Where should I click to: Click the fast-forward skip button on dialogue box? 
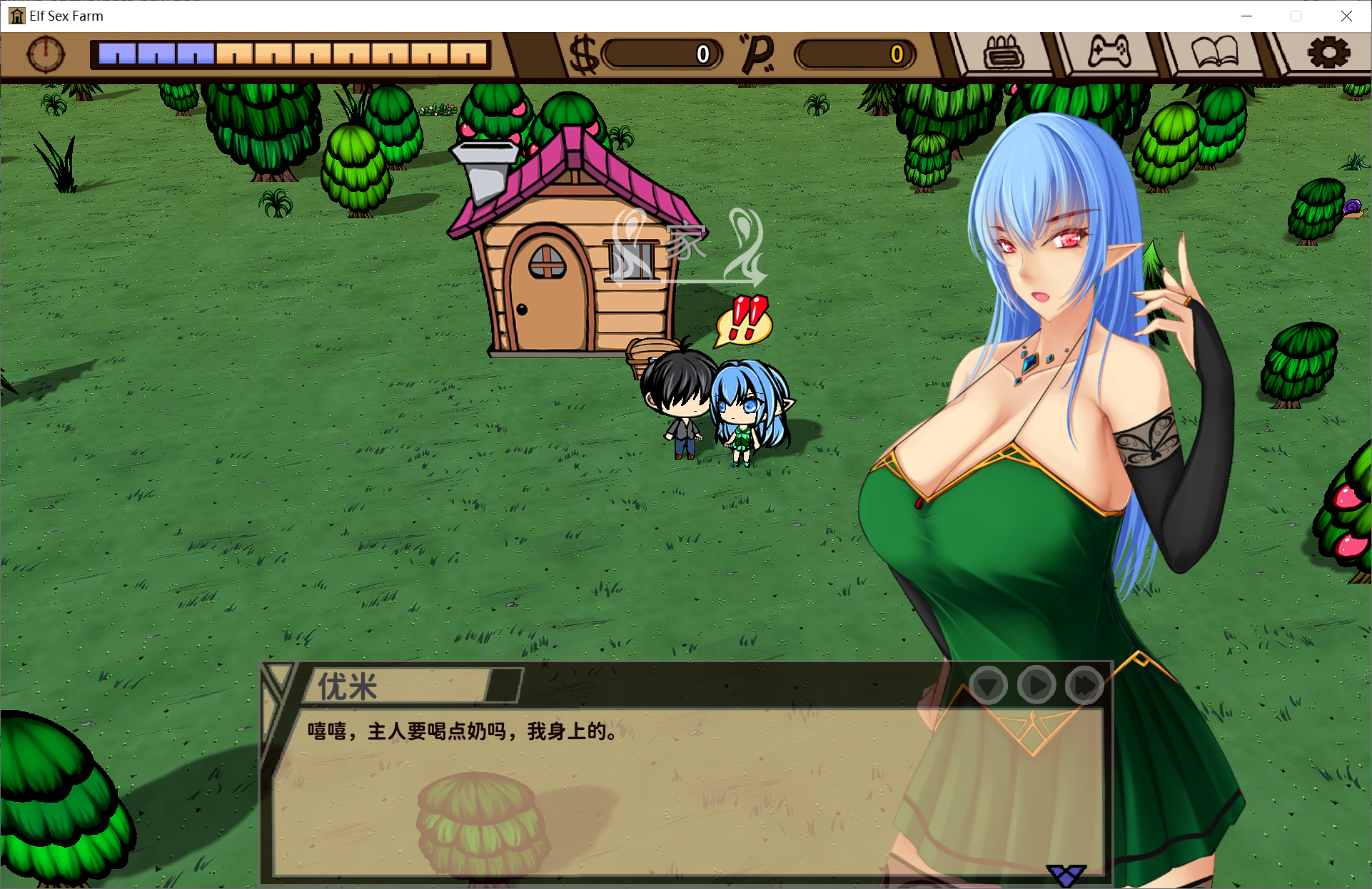(x=1083, y=685)
